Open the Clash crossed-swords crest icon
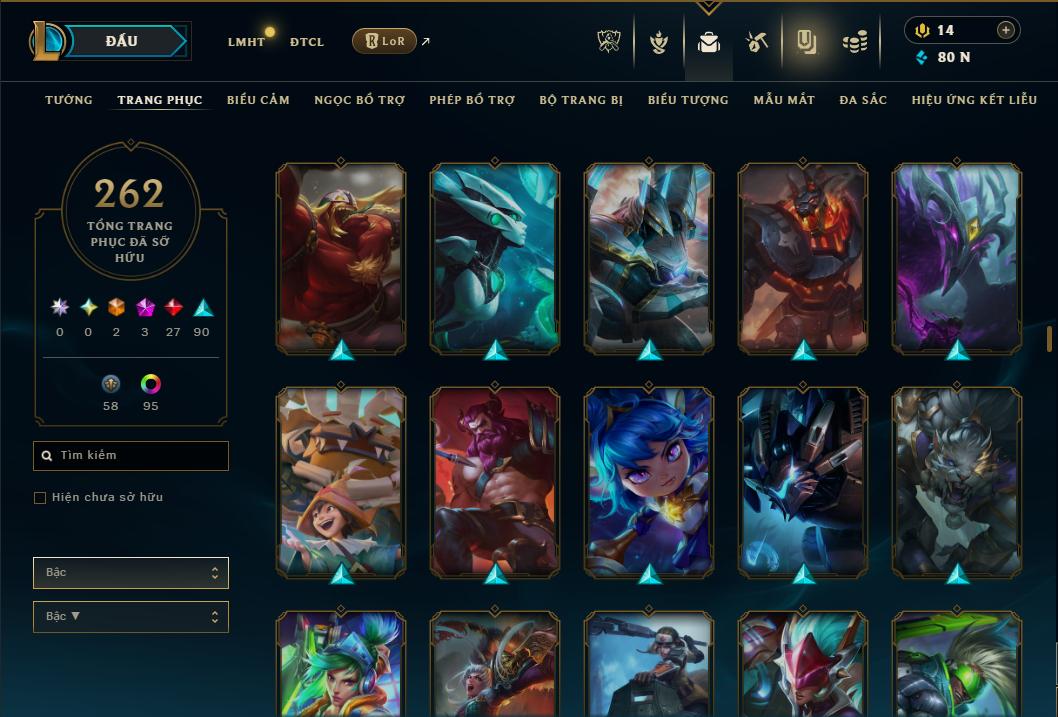The width and height of the screenshot is (1058, 717). point(609,41)
